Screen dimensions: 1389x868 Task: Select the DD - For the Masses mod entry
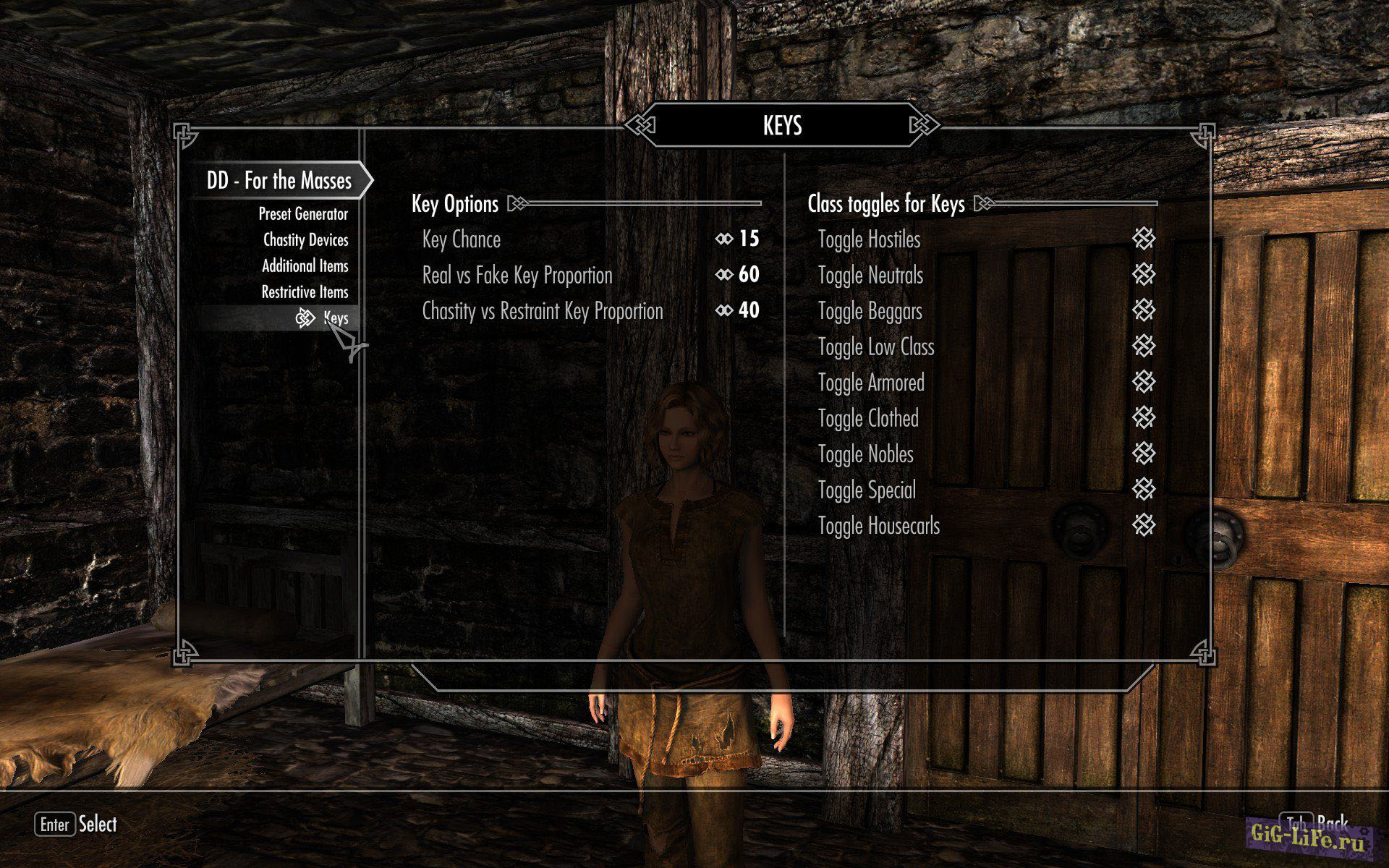coord(279,180)
